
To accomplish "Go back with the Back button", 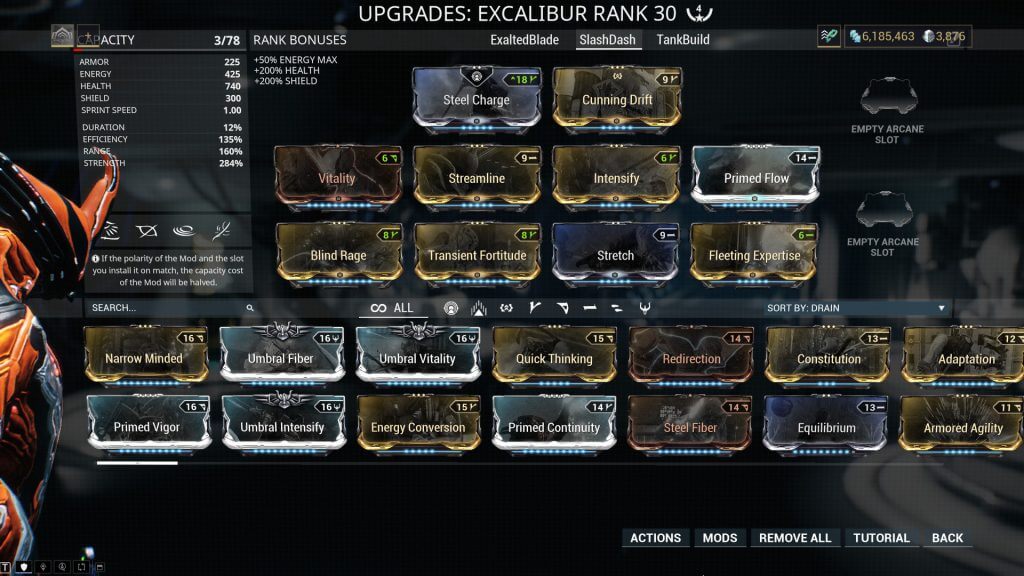I will click(947, 538).
